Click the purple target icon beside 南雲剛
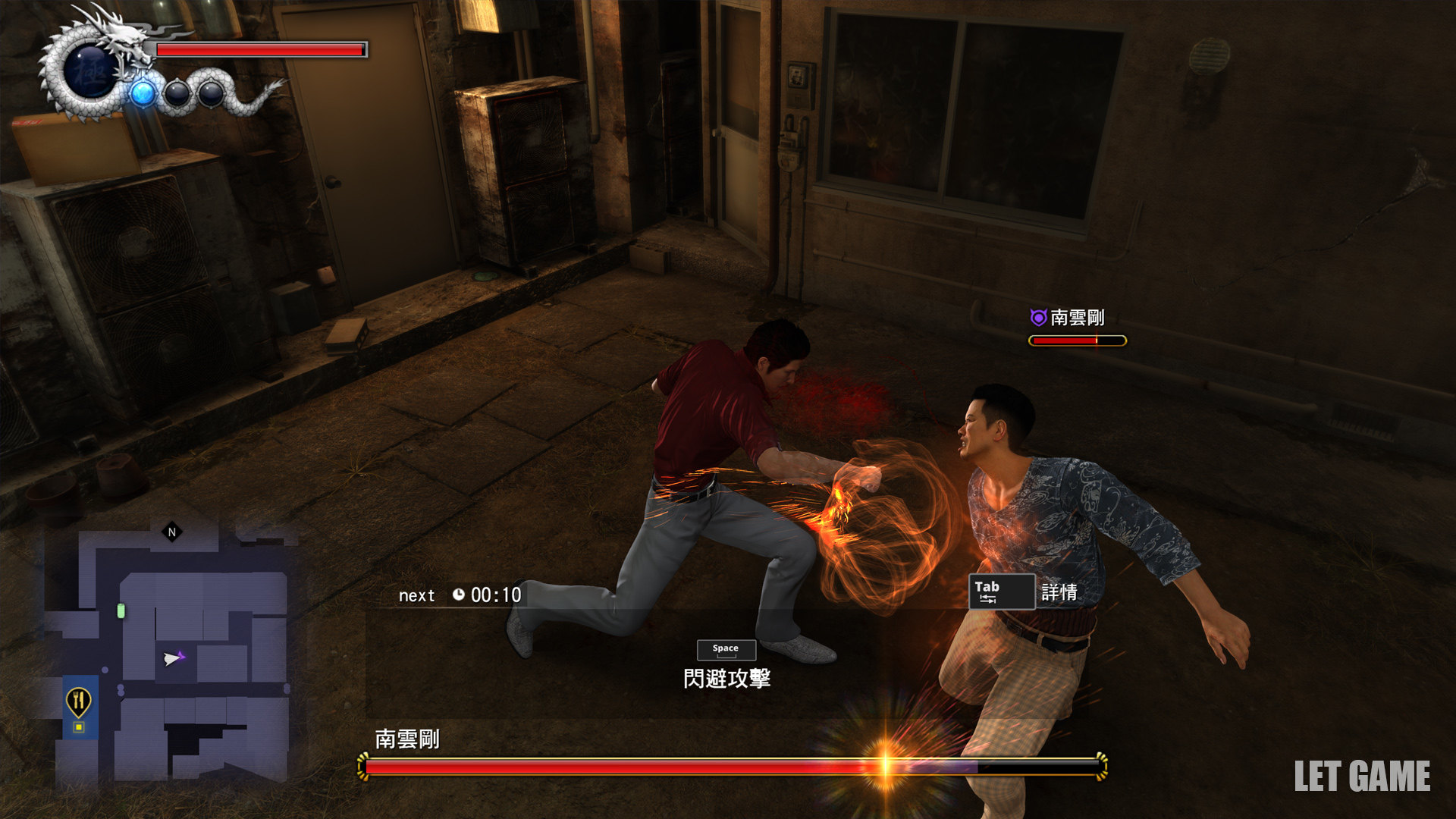The height and width of the screenshot is (819, 1456). (1038, 318)
